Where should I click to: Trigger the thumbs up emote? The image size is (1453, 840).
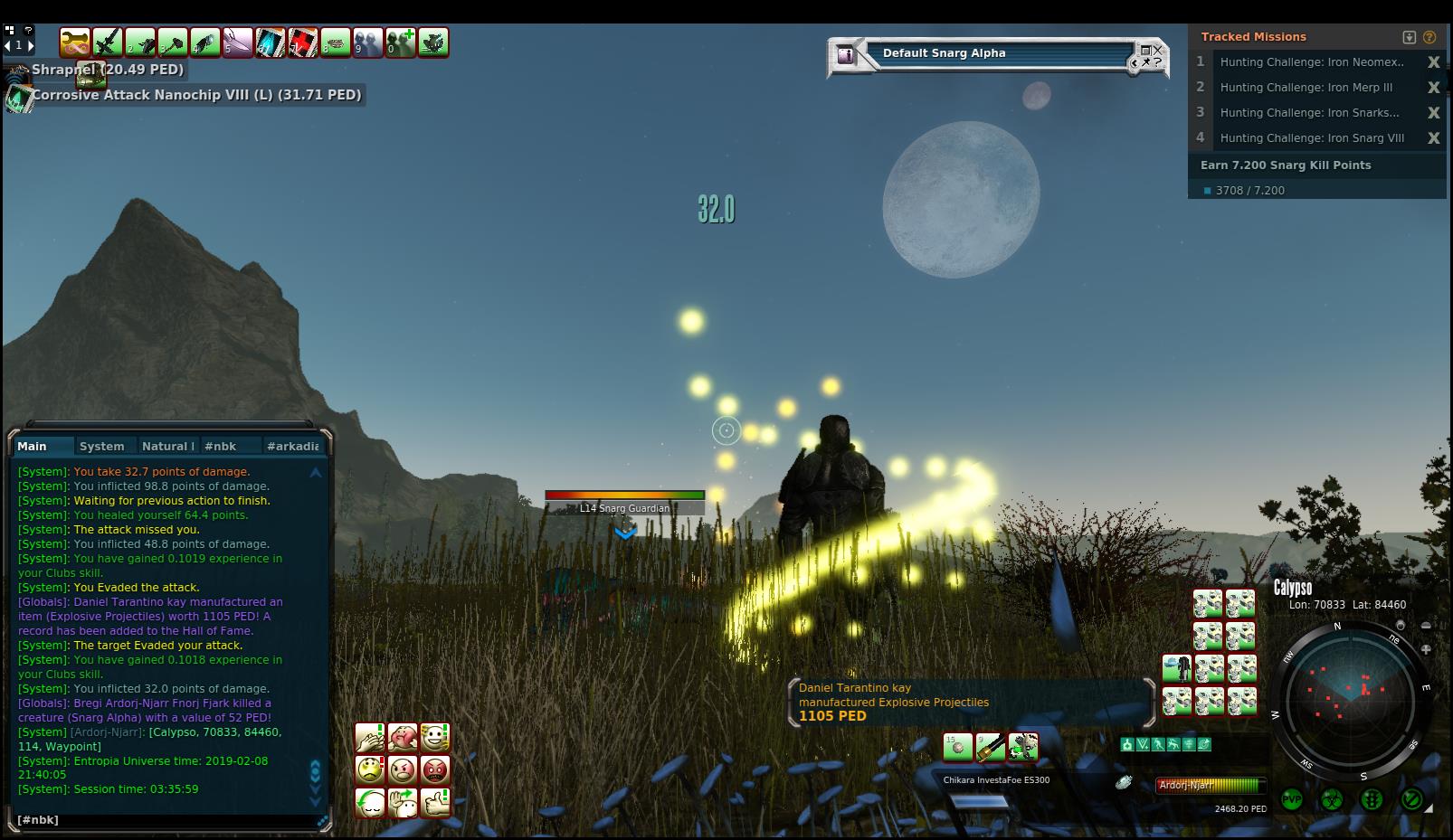435,802
